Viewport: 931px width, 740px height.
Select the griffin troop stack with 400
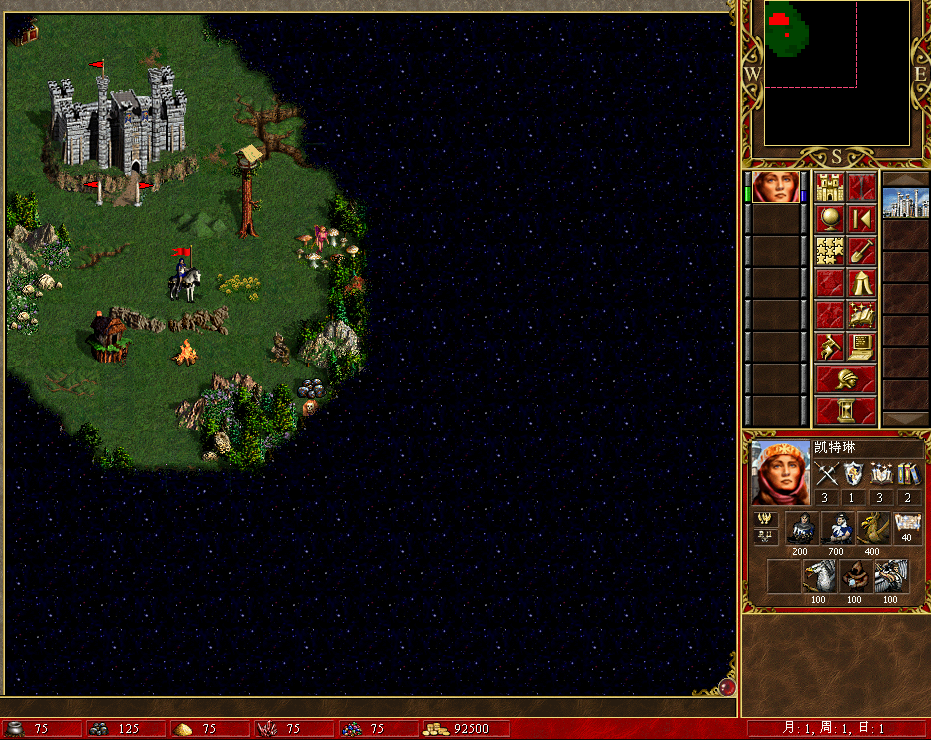click(x=873, y=528)
